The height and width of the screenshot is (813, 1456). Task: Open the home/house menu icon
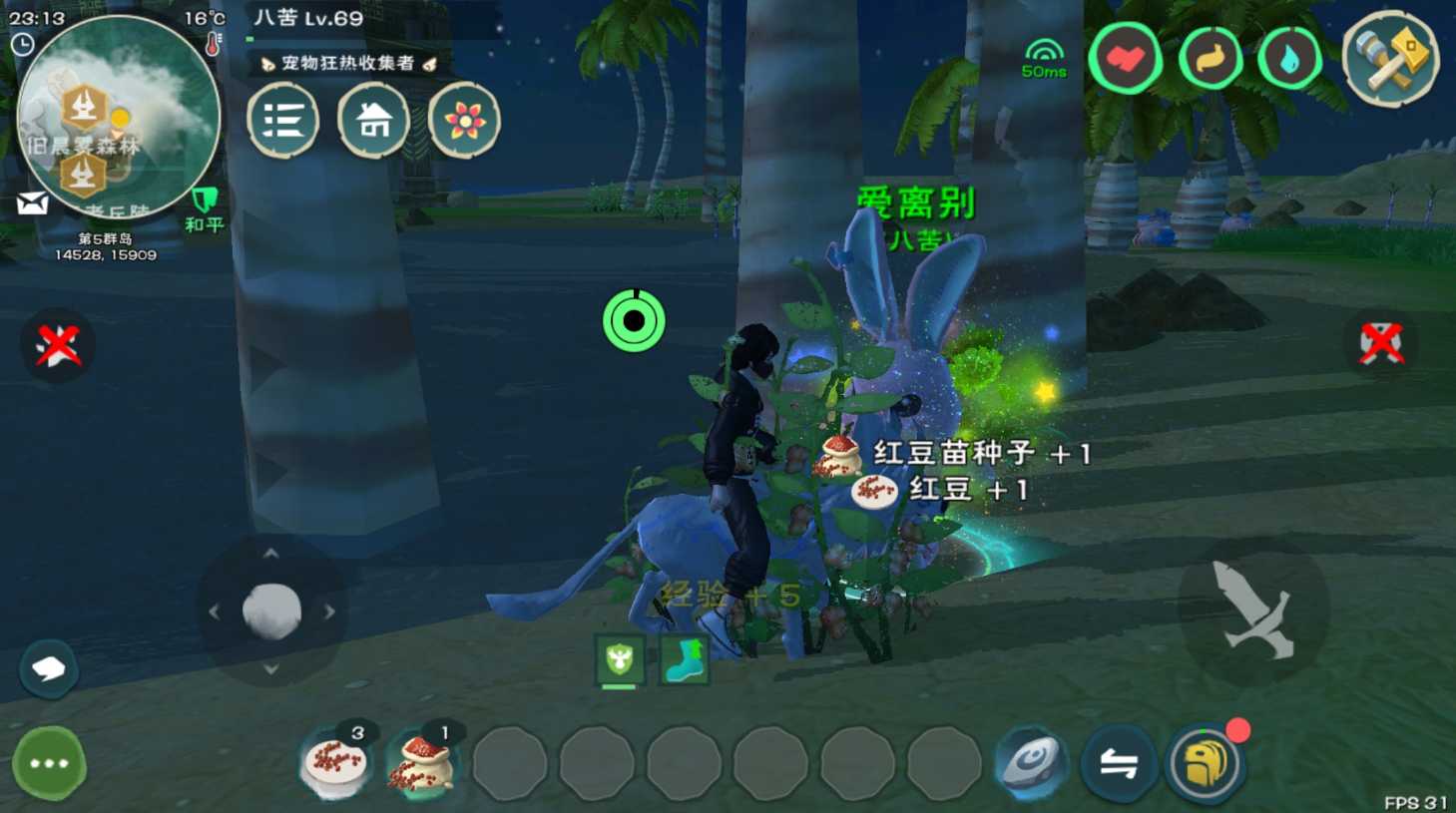pyautogui.click(x=374, y=120)
